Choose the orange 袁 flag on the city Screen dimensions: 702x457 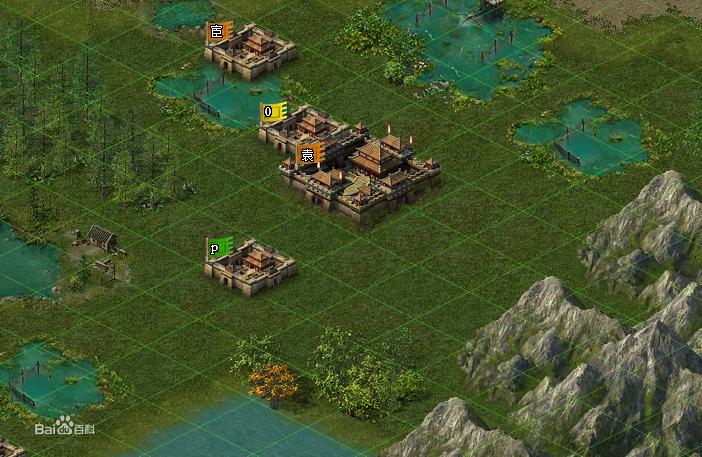pyautogui.click(x=309, y=155)
